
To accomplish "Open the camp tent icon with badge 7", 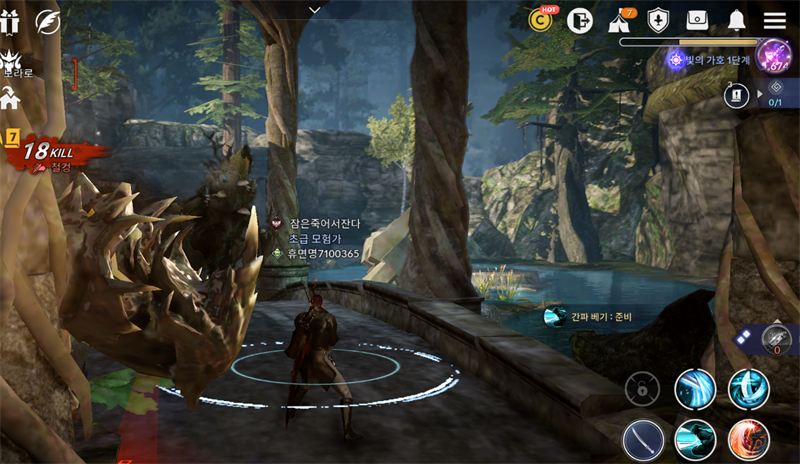I will pos(619,21).
